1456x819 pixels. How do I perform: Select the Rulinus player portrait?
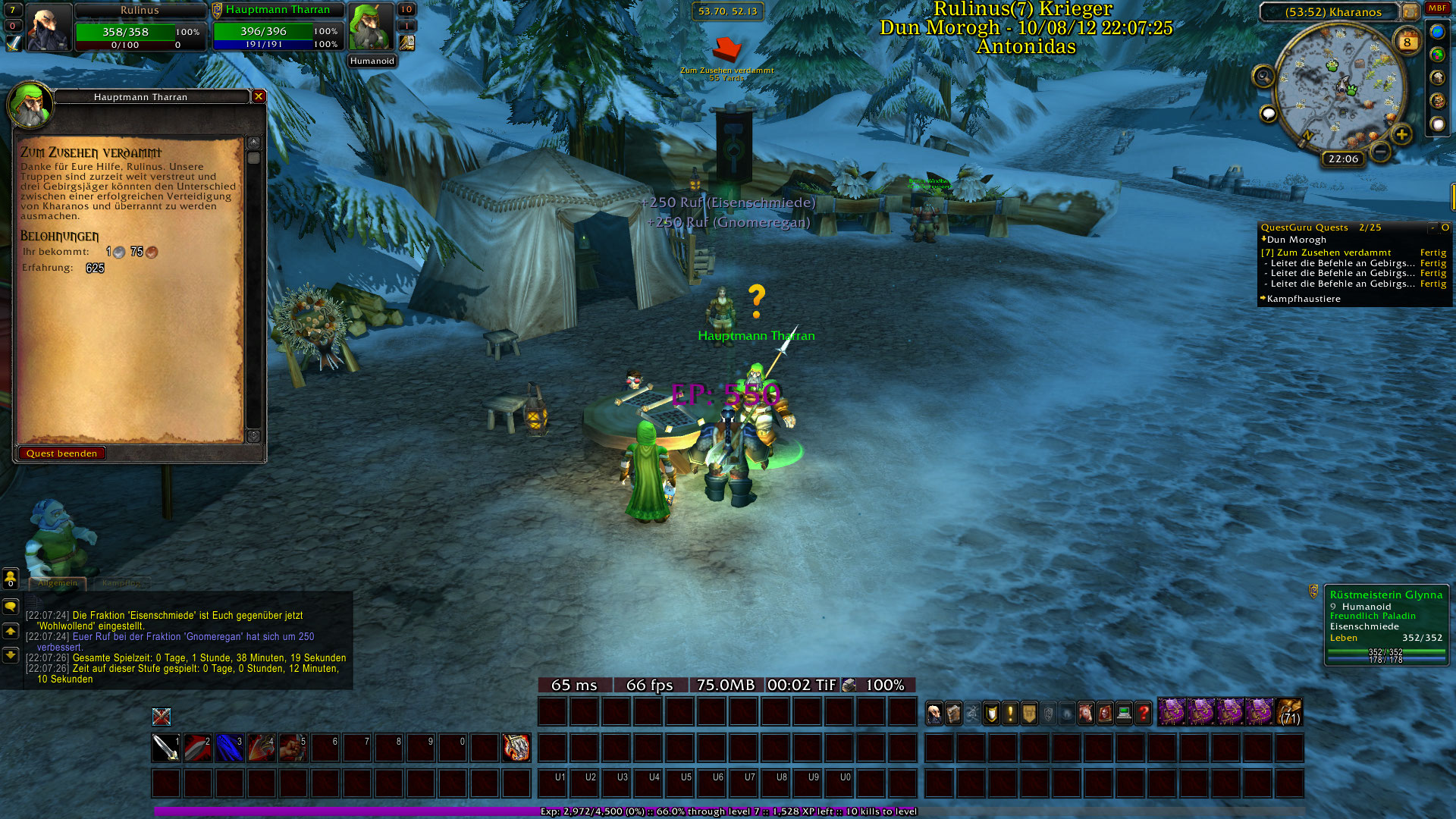pos(49,27)
